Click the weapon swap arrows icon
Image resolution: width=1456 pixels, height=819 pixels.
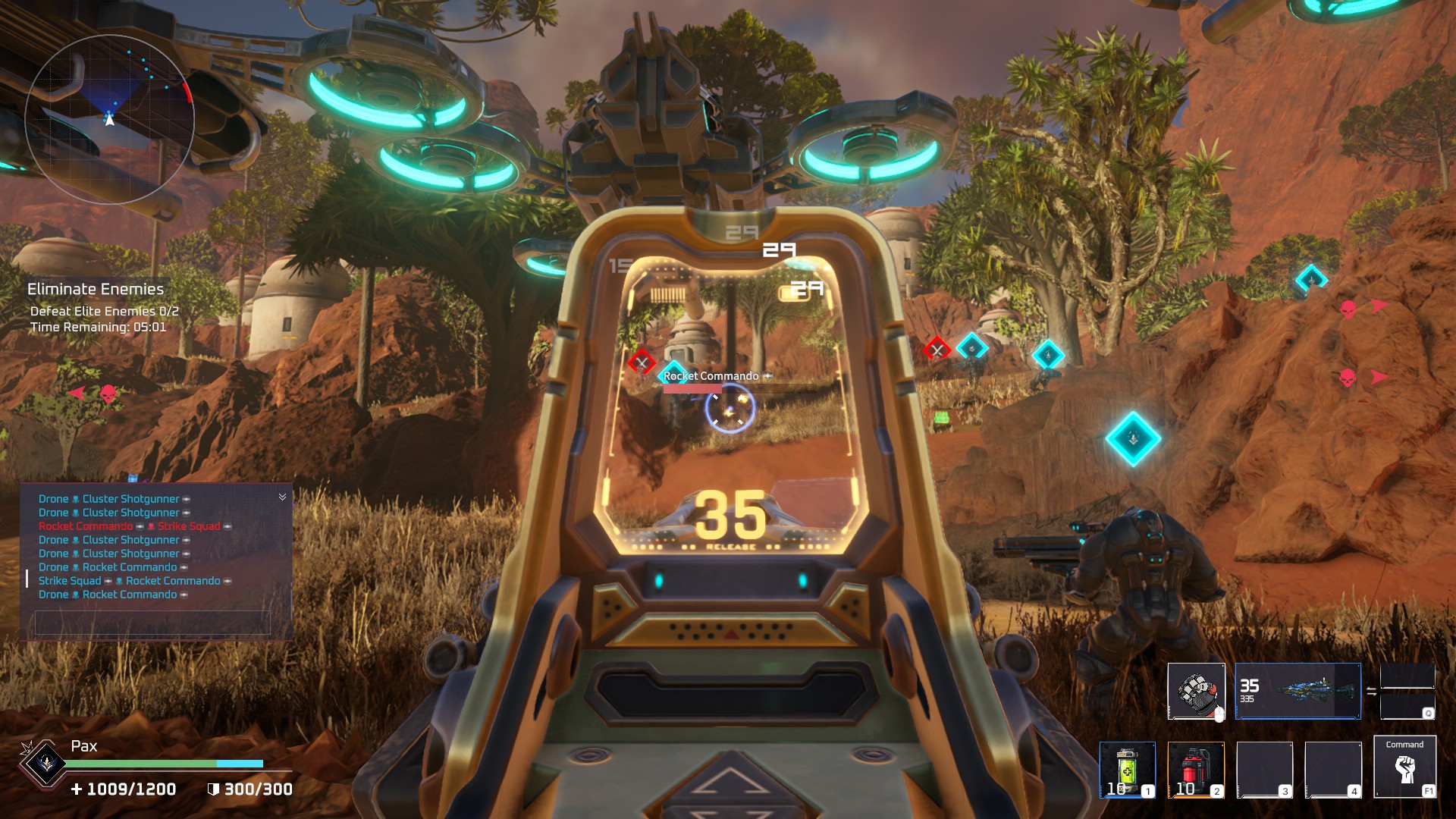[1371, 691]
